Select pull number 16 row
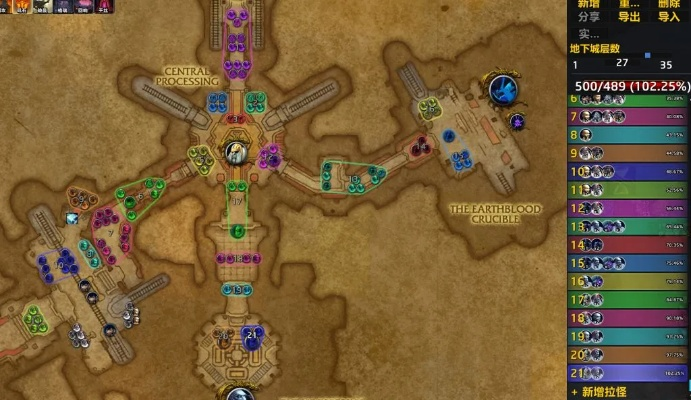Viewport: 691px width, 400px height. click(x=628, y=281)
